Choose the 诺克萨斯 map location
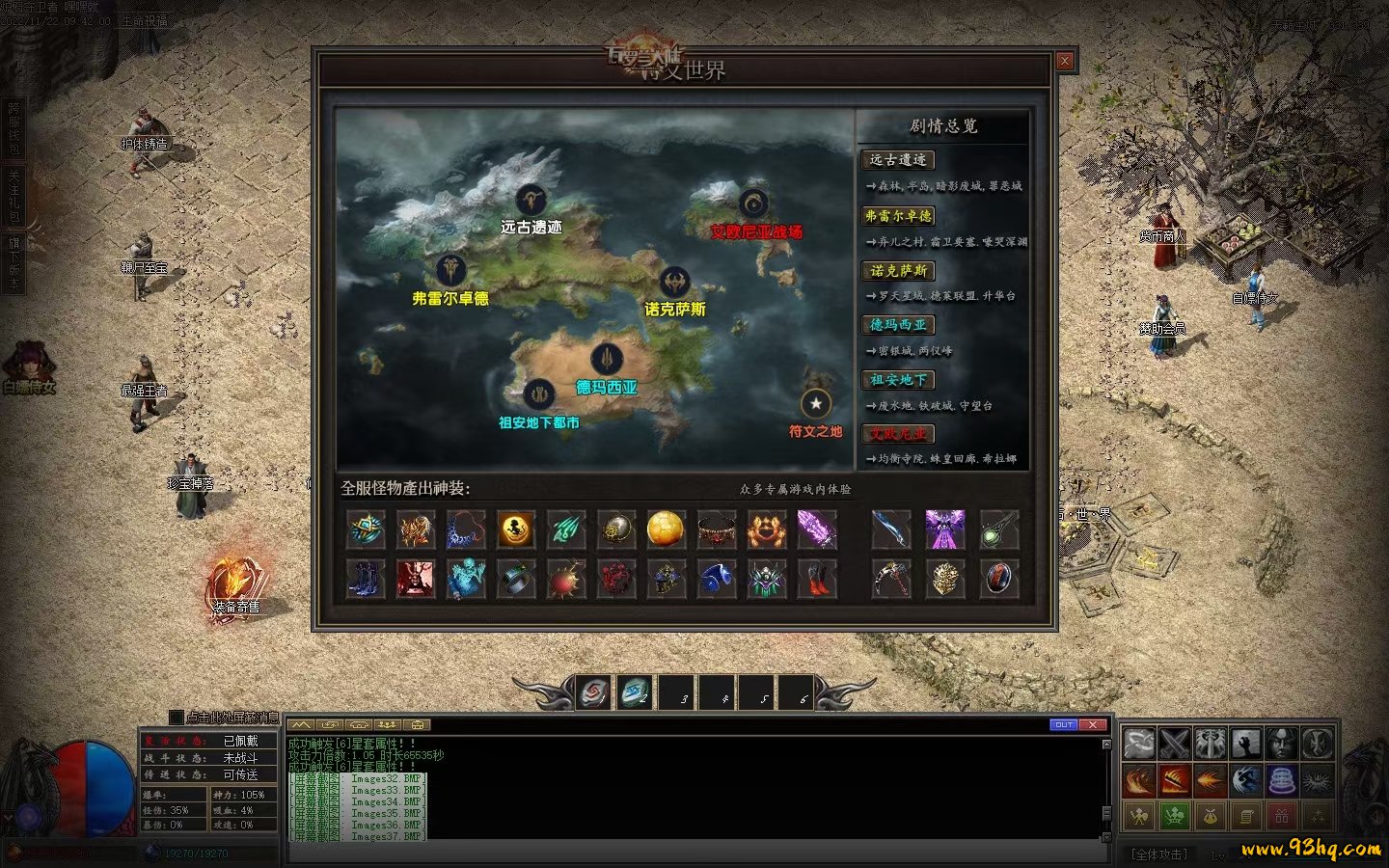 click(674, 283)
